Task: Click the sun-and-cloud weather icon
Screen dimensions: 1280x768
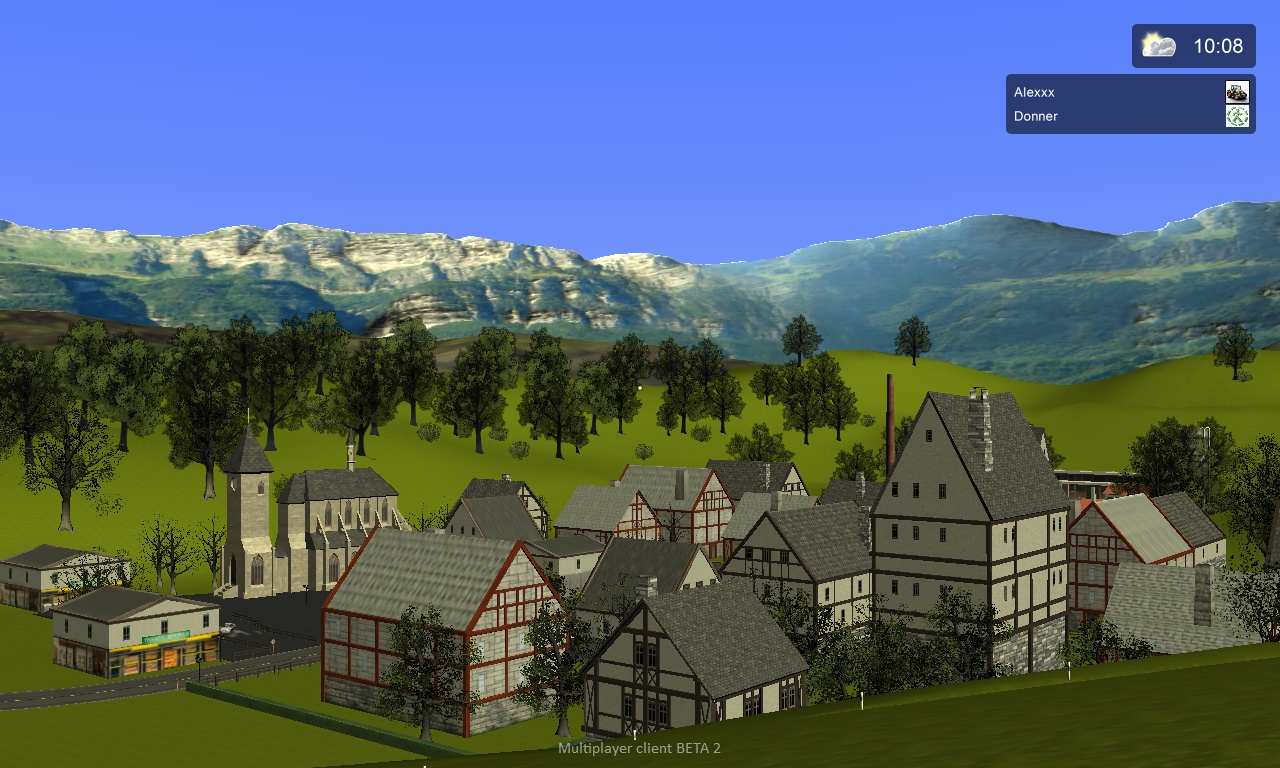Action: click(x=1158, y=46)
